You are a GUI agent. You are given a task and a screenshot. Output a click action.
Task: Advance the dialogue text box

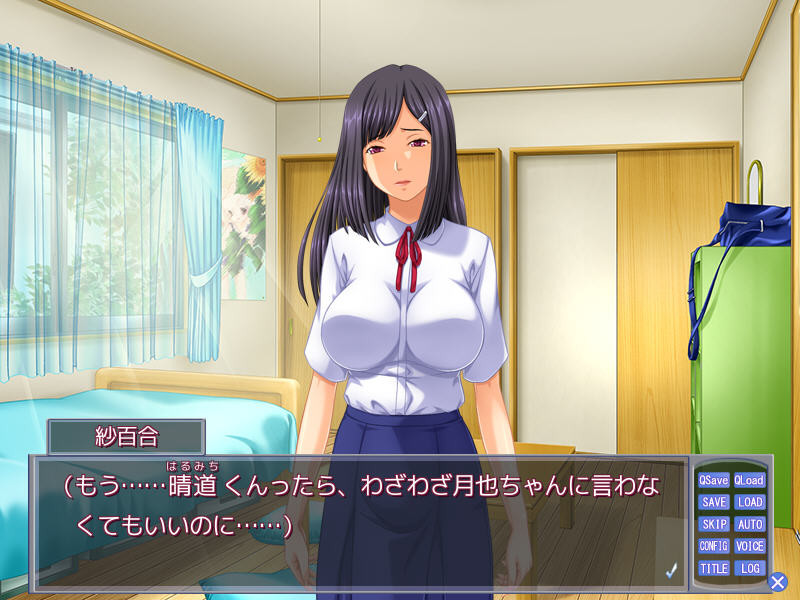(x=360, y=520)
